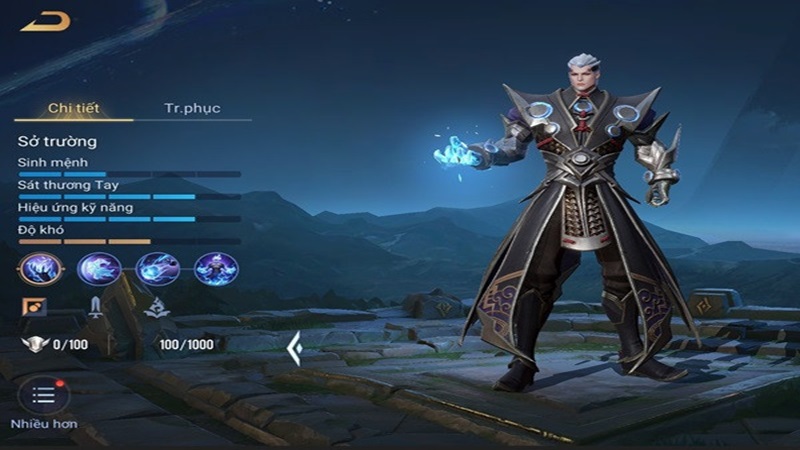Select the blue energy orb skill icon
Viewport: 800px width, 450px height.
[157, 268]
